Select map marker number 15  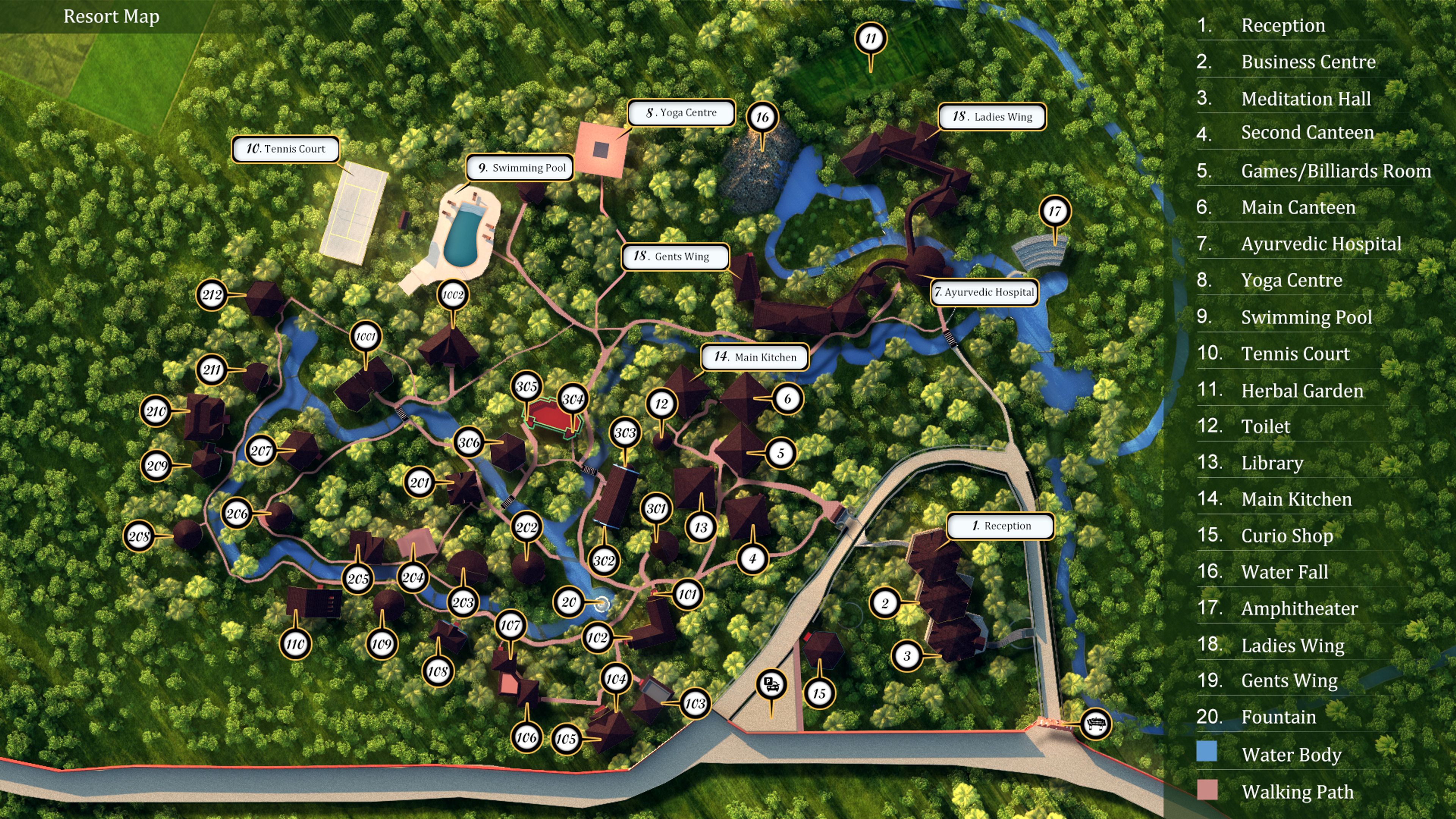(x=819, y=693)
